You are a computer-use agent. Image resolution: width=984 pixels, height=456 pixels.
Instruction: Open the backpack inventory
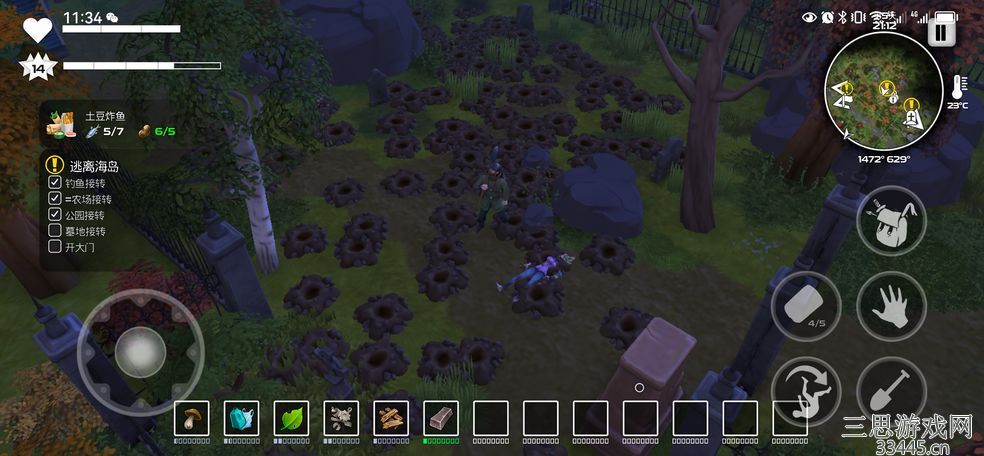(891, 222)
